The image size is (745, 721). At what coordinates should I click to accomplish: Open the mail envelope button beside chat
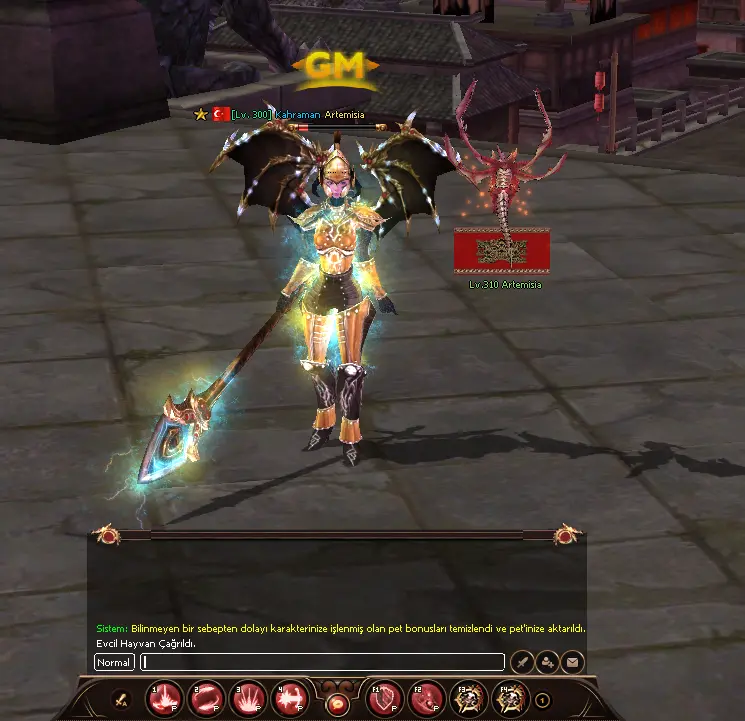[x=572, y=661]
